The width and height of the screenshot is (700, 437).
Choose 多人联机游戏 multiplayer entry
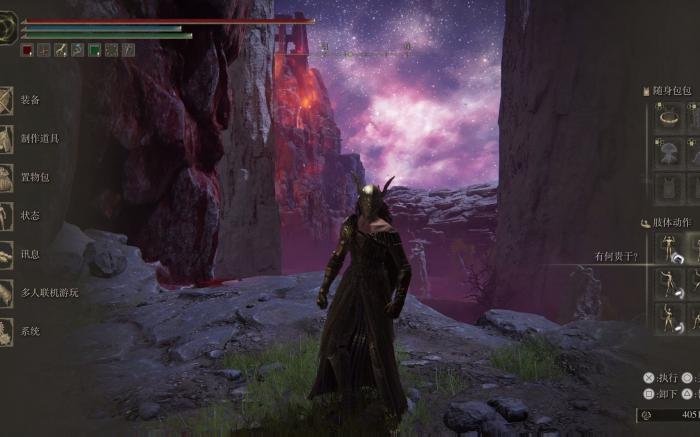tap(48, 292)
